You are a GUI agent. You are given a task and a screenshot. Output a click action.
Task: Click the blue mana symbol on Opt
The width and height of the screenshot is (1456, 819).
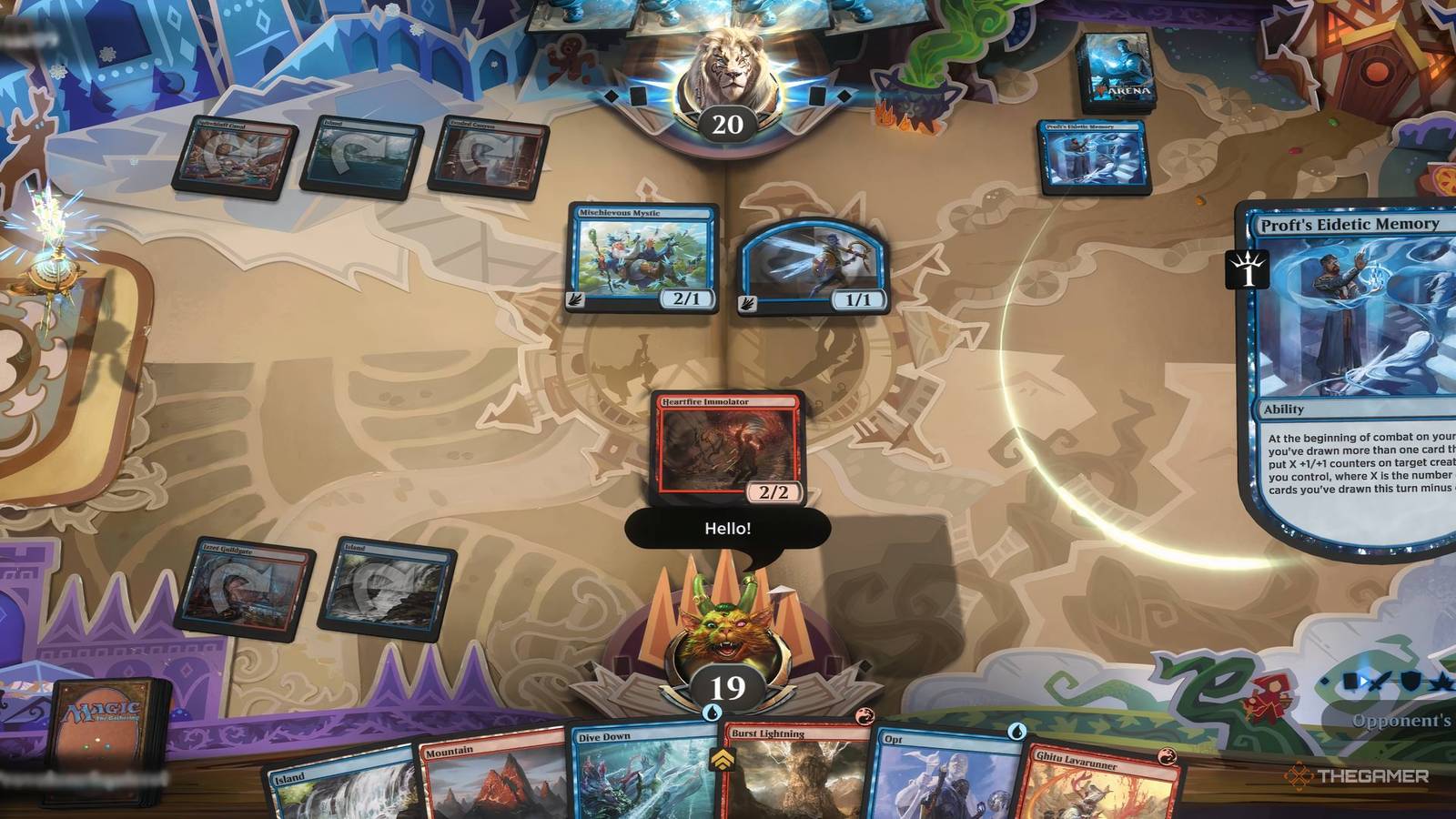pyautogui.click(x=1016, y=732)
